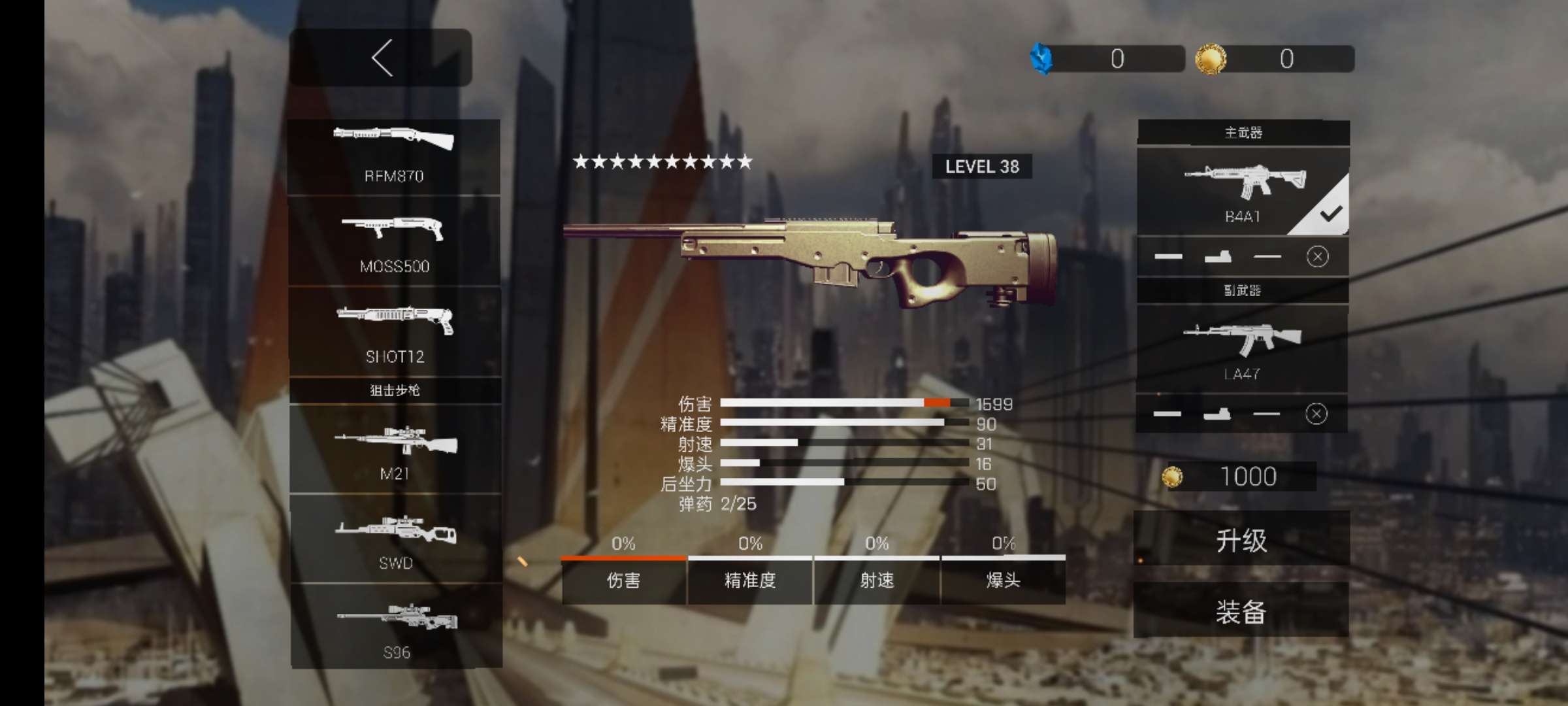This screenshot has width=1568, height=706.
Task: Click the 升级 upgrade button
Action: (x=1241, y=541)
